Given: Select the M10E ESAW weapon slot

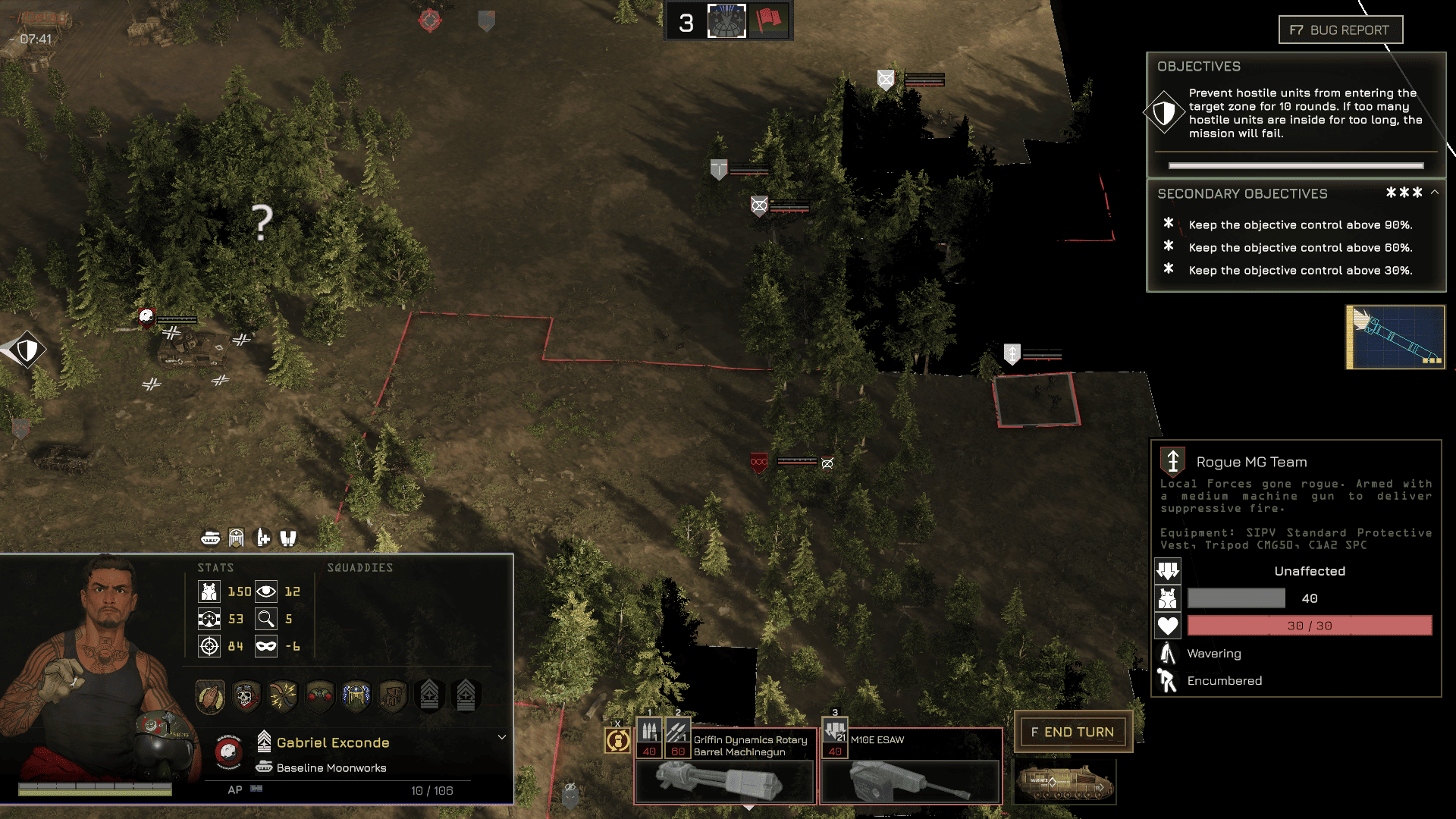Looking at the screenshot, I should tap(910, 766).
